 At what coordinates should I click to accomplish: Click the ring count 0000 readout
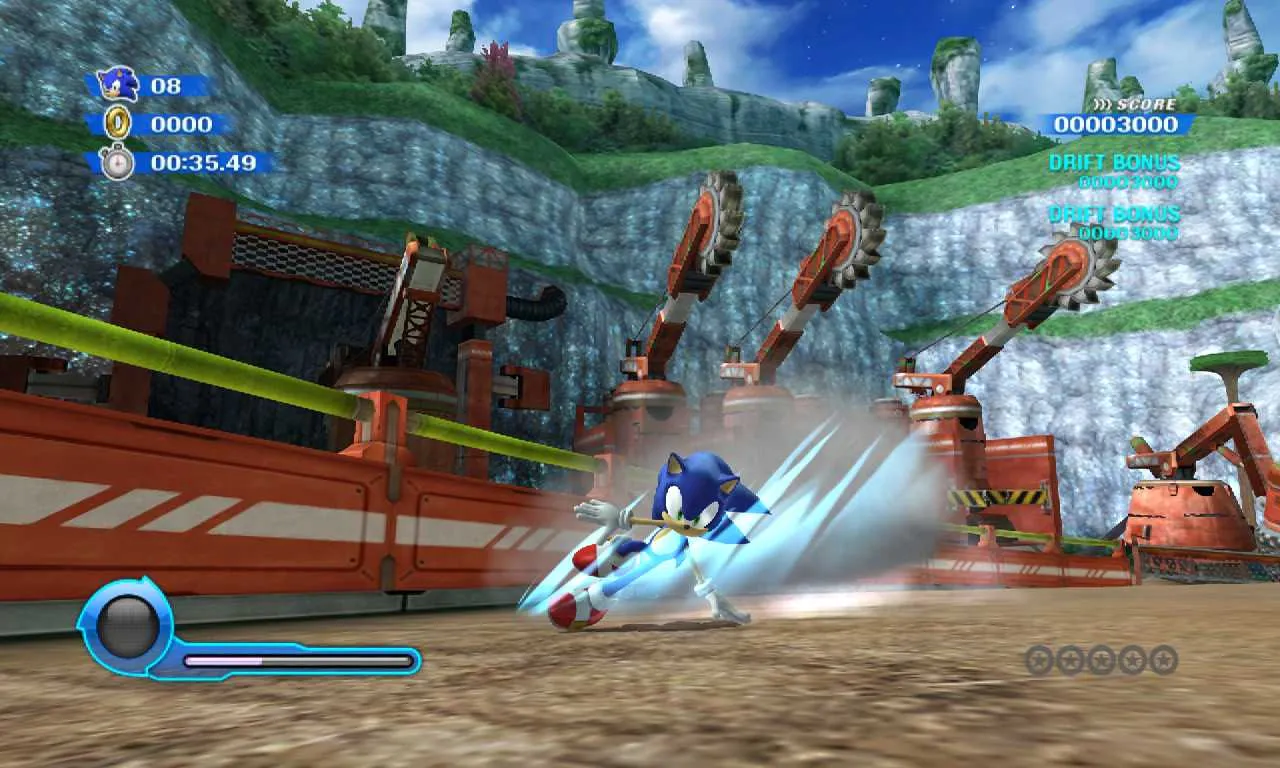tap(180, 124)
